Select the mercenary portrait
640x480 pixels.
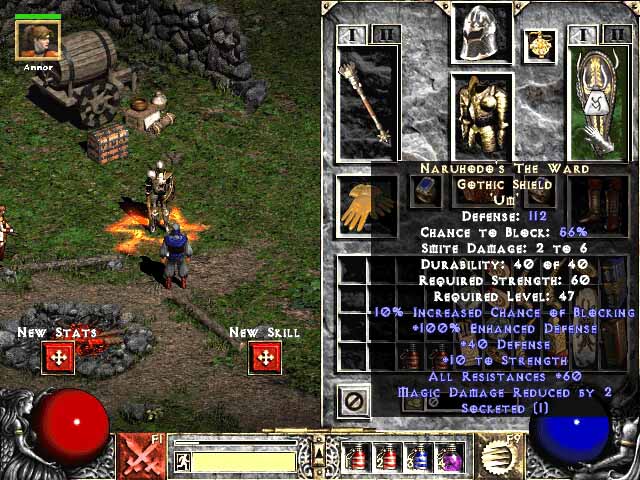(38, 40)
